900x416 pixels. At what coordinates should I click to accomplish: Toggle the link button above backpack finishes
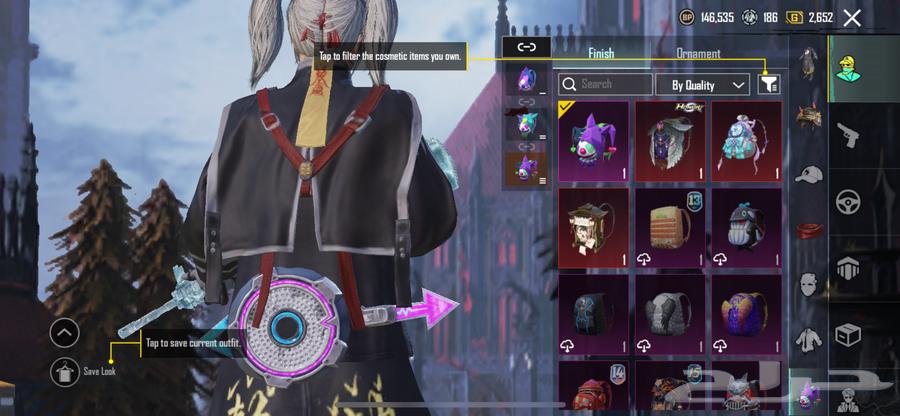526,46
